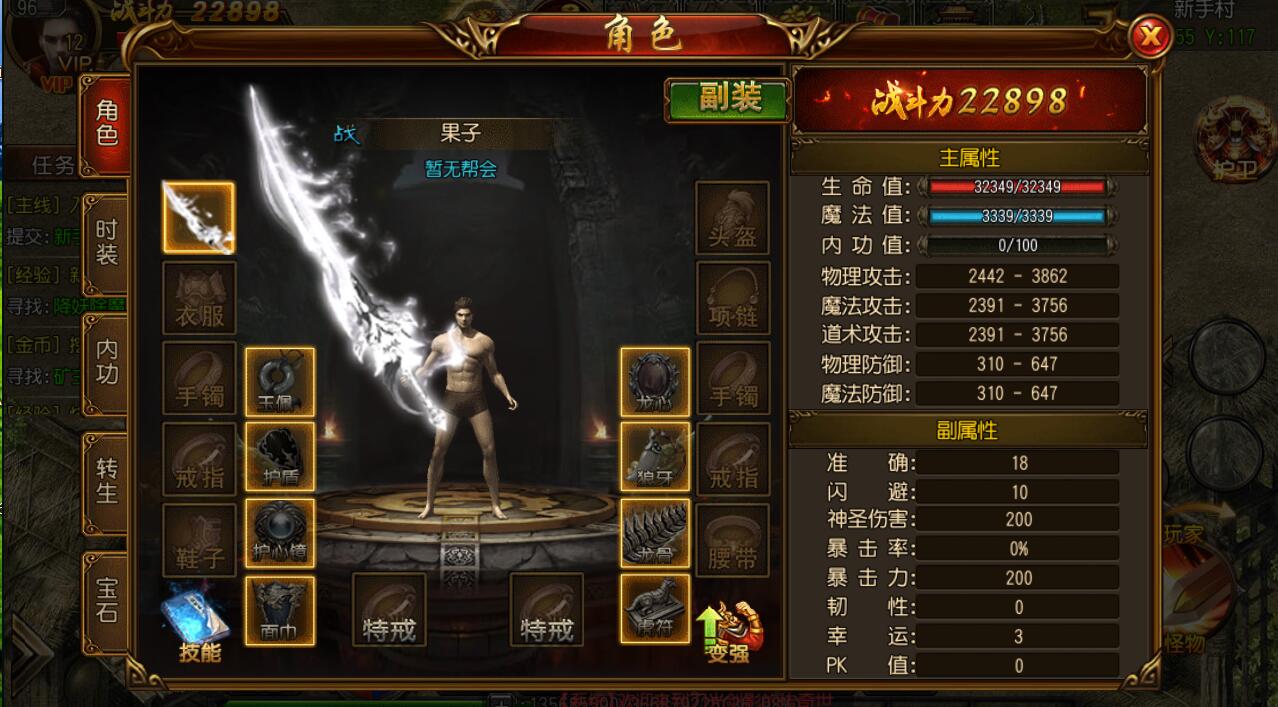Click the 护心镜 heart mirror slot

coord(280,533)
